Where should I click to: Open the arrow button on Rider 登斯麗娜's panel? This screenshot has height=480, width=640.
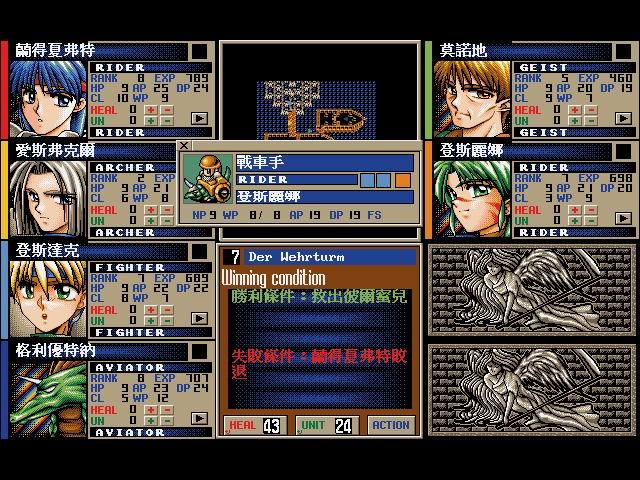click(622, 218)
